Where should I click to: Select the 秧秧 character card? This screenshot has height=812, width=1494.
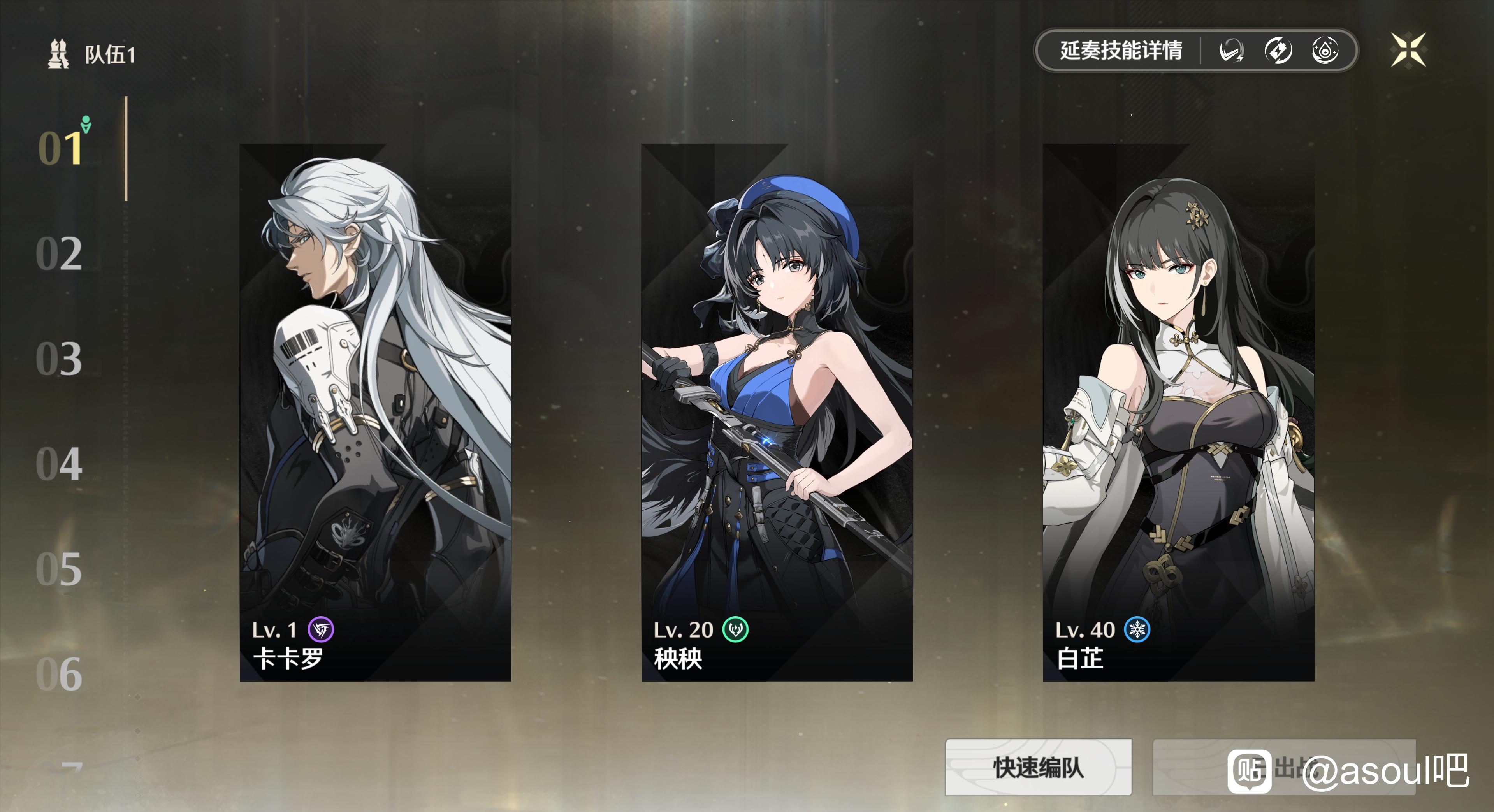pos(776,412)
